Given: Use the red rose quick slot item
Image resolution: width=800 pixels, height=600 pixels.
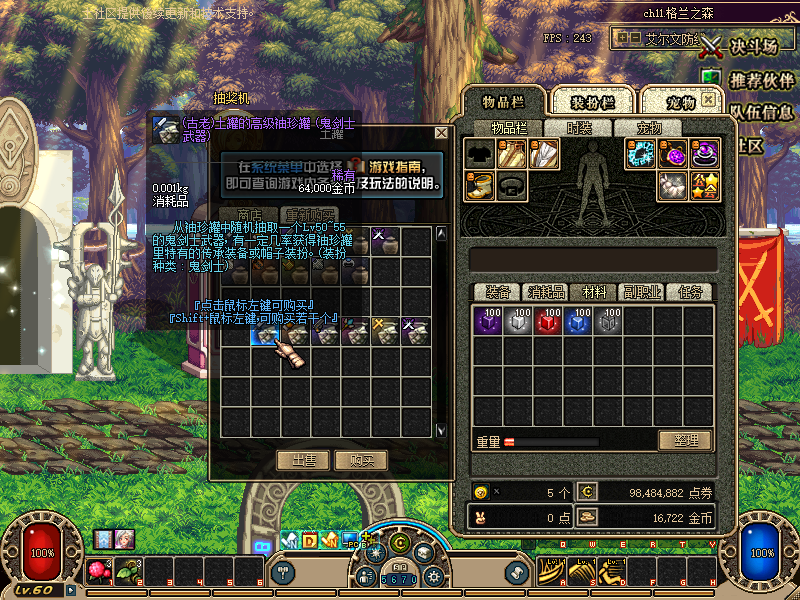Looking at the screenshot, I should click(98, 571).
